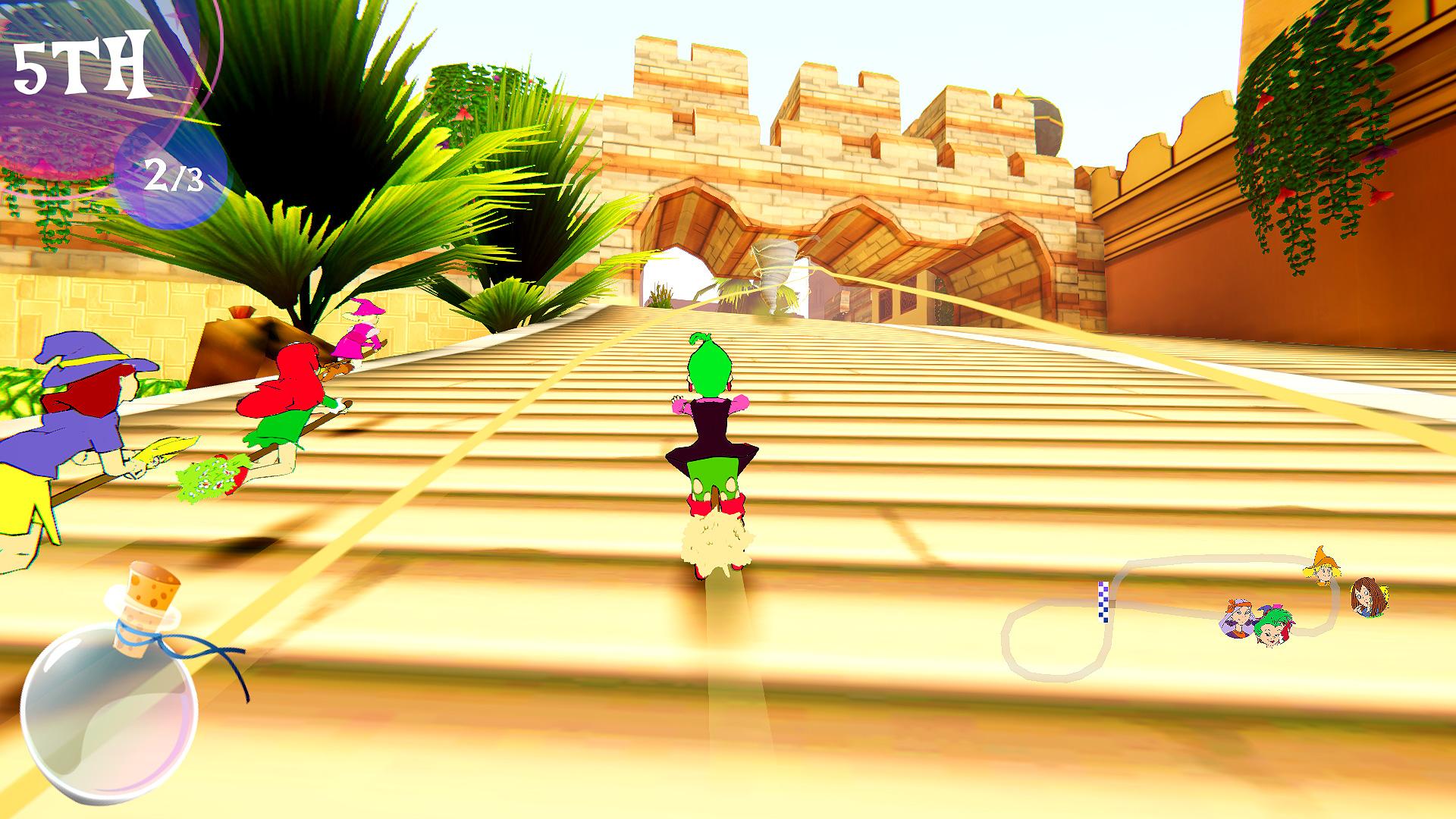Click the checkered finish line marker on minimap
The width and height of the screenshot is (1456, 819).
[1103, 602]
